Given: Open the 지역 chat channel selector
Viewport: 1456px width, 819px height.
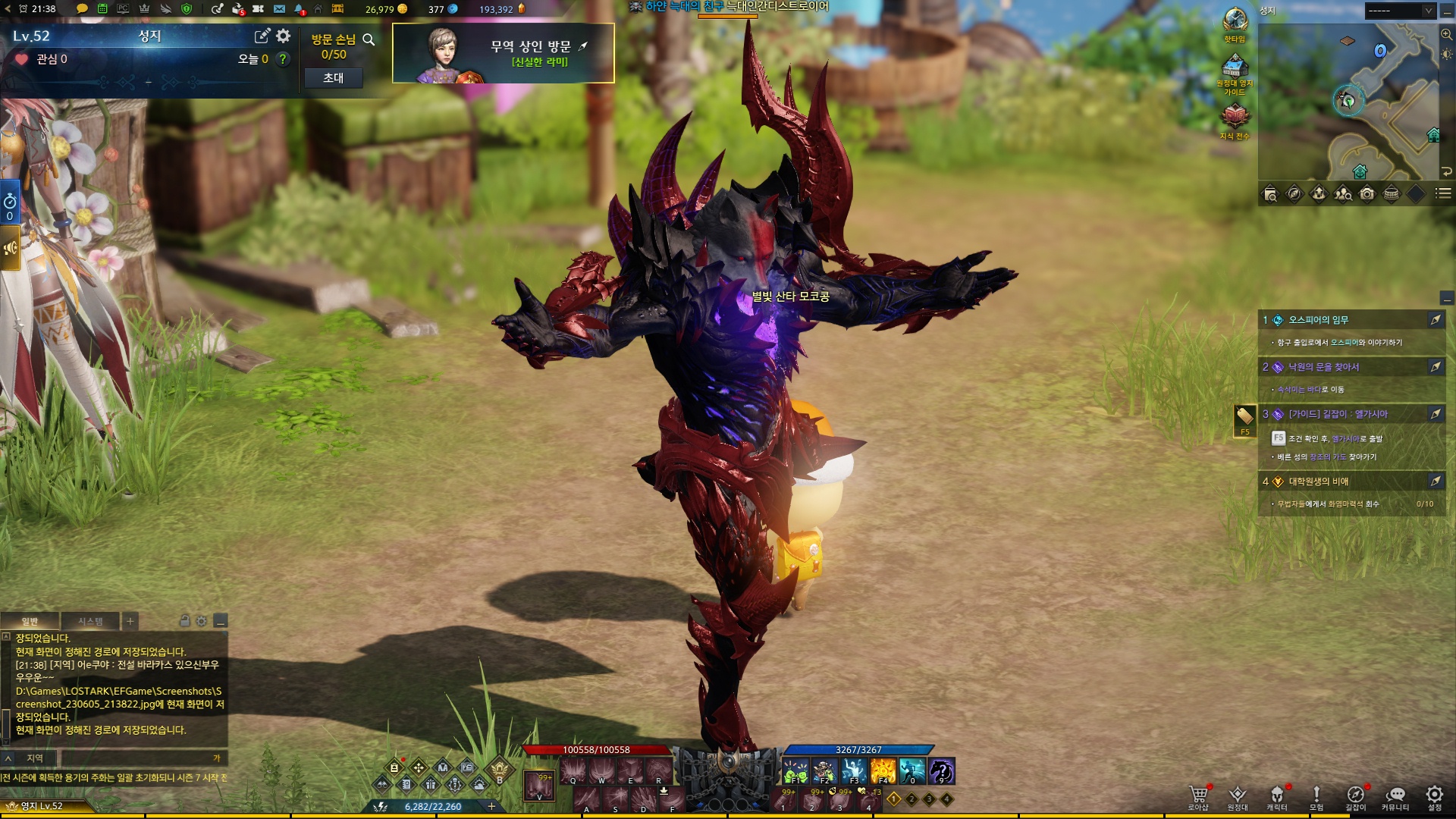Looking at the screenshot, I should (x=29, y=758).
